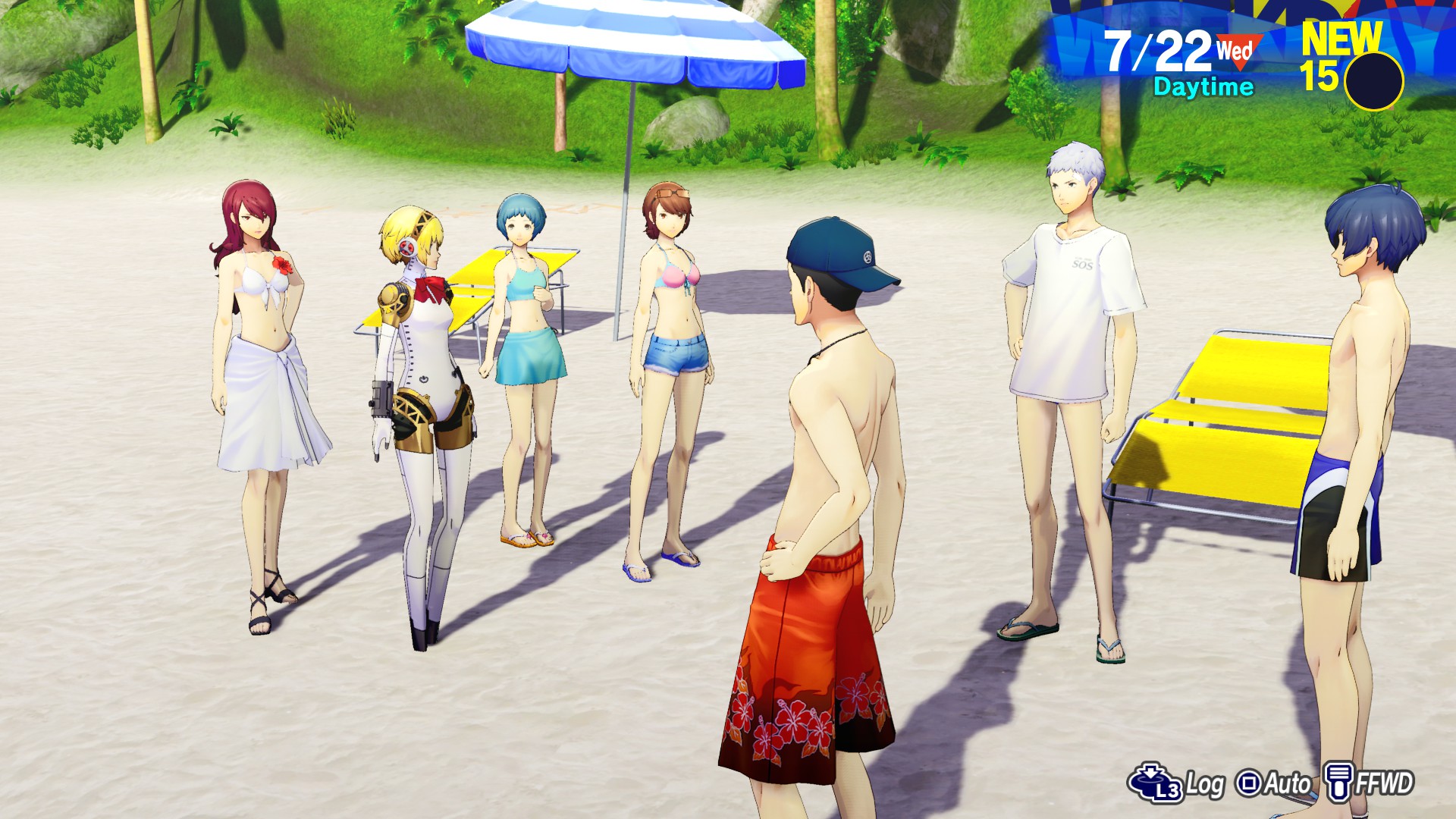The image size is (1456, 819).
Task: Toggle Auto dialogue advance
Action: tap(1274, 783)
